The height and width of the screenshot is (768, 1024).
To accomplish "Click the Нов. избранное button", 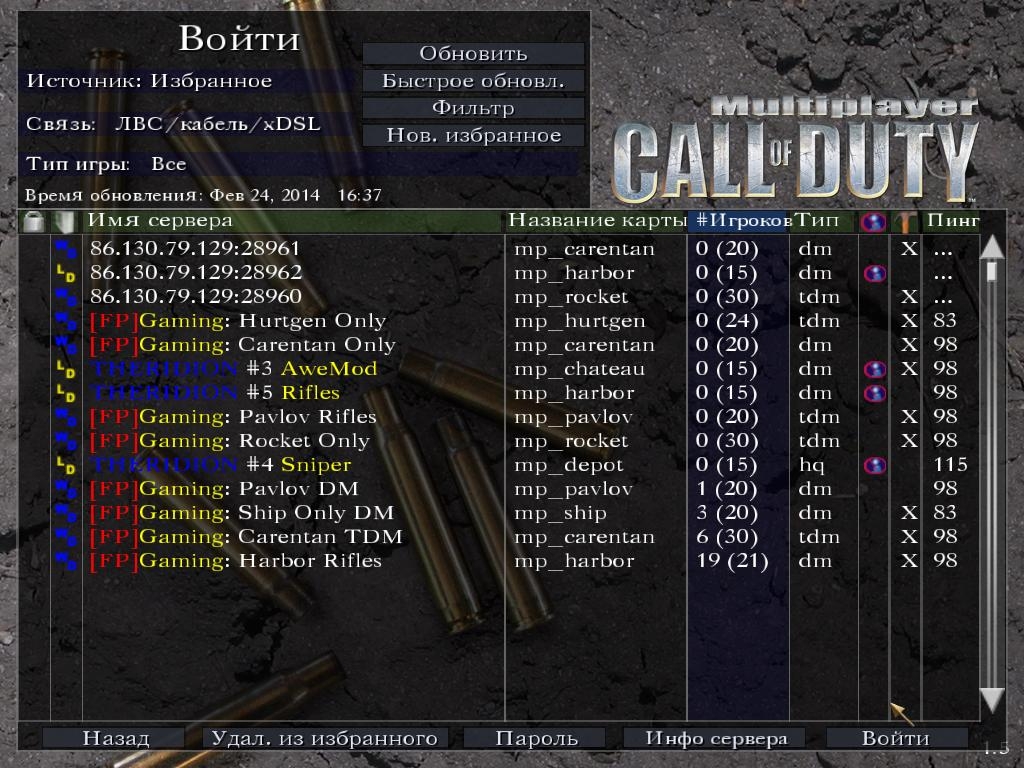I will pos(473,135).
